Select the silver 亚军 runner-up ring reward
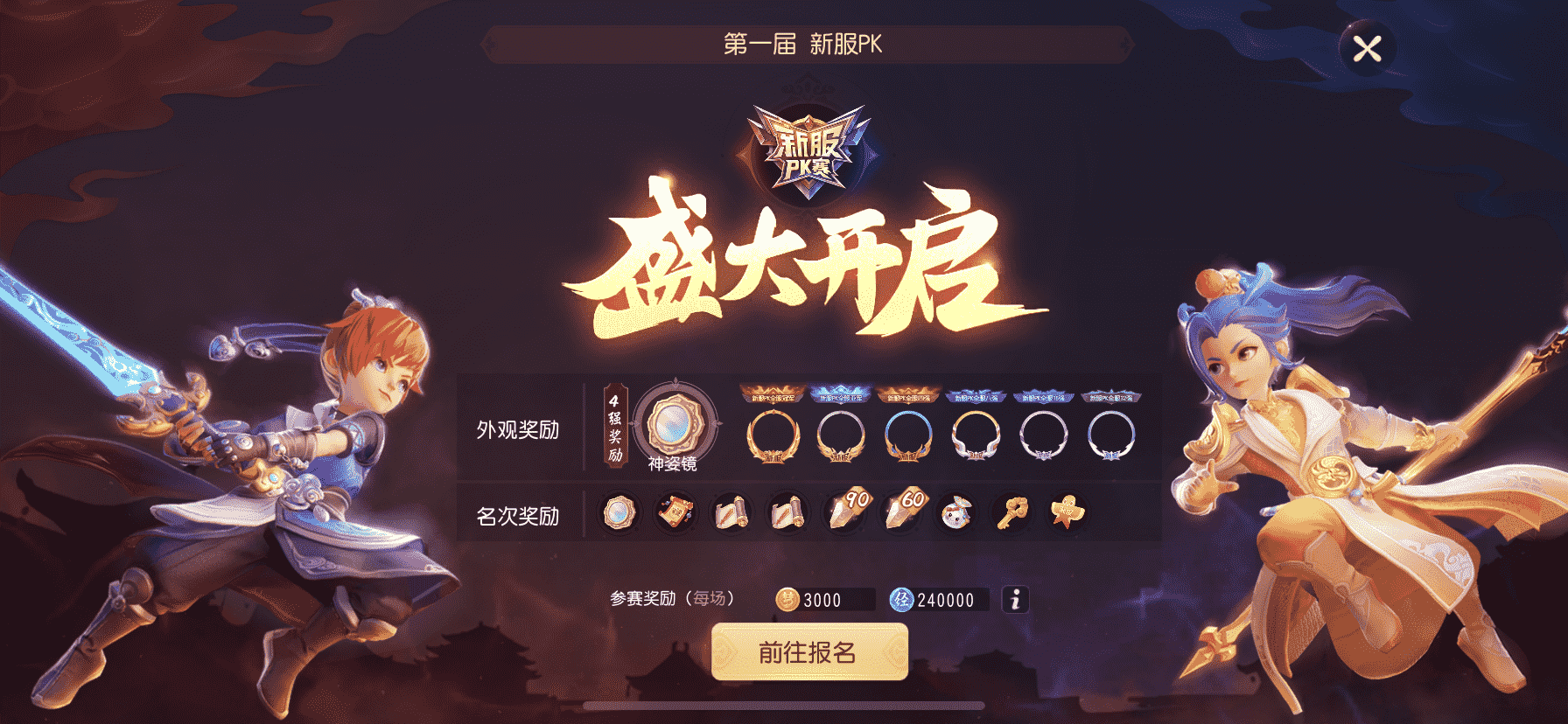 point(839,435)
